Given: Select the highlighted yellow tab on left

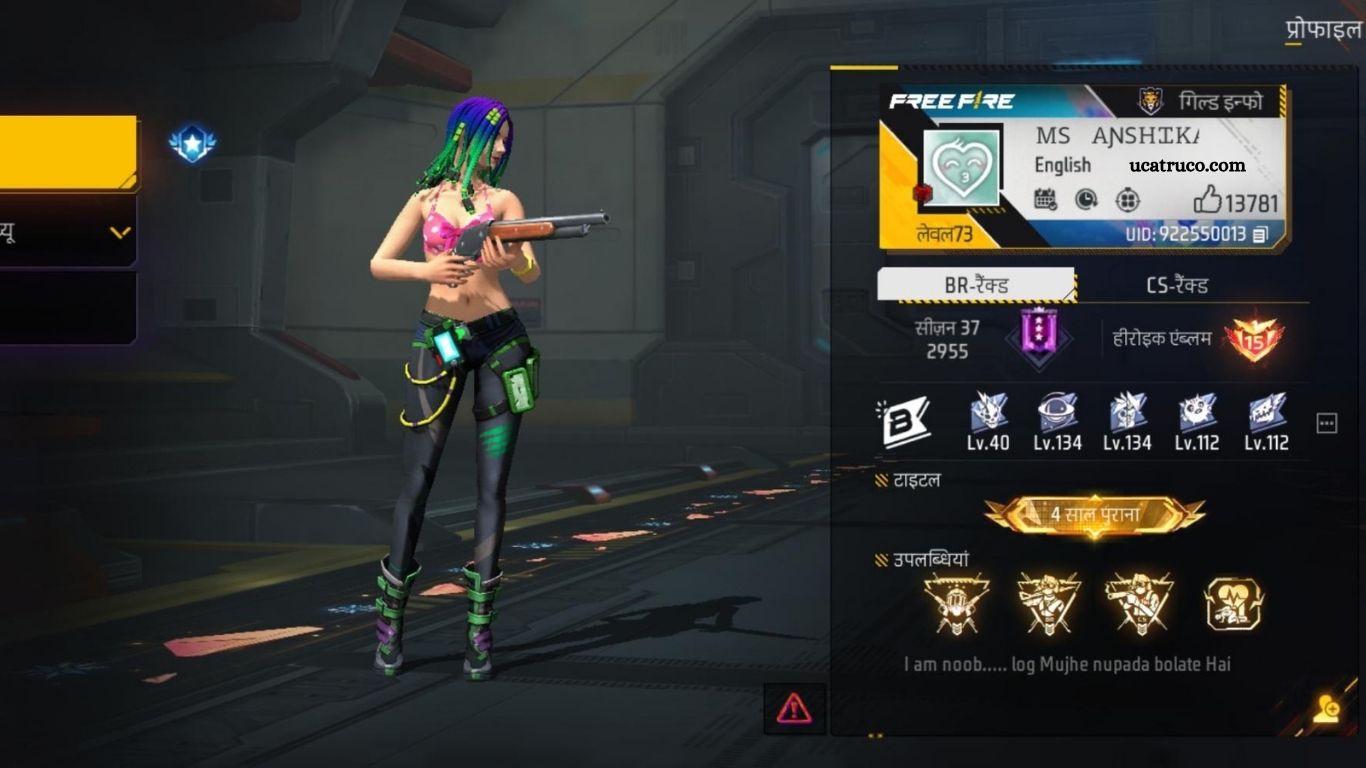Looking at the screenshot, I should [68, 152].
